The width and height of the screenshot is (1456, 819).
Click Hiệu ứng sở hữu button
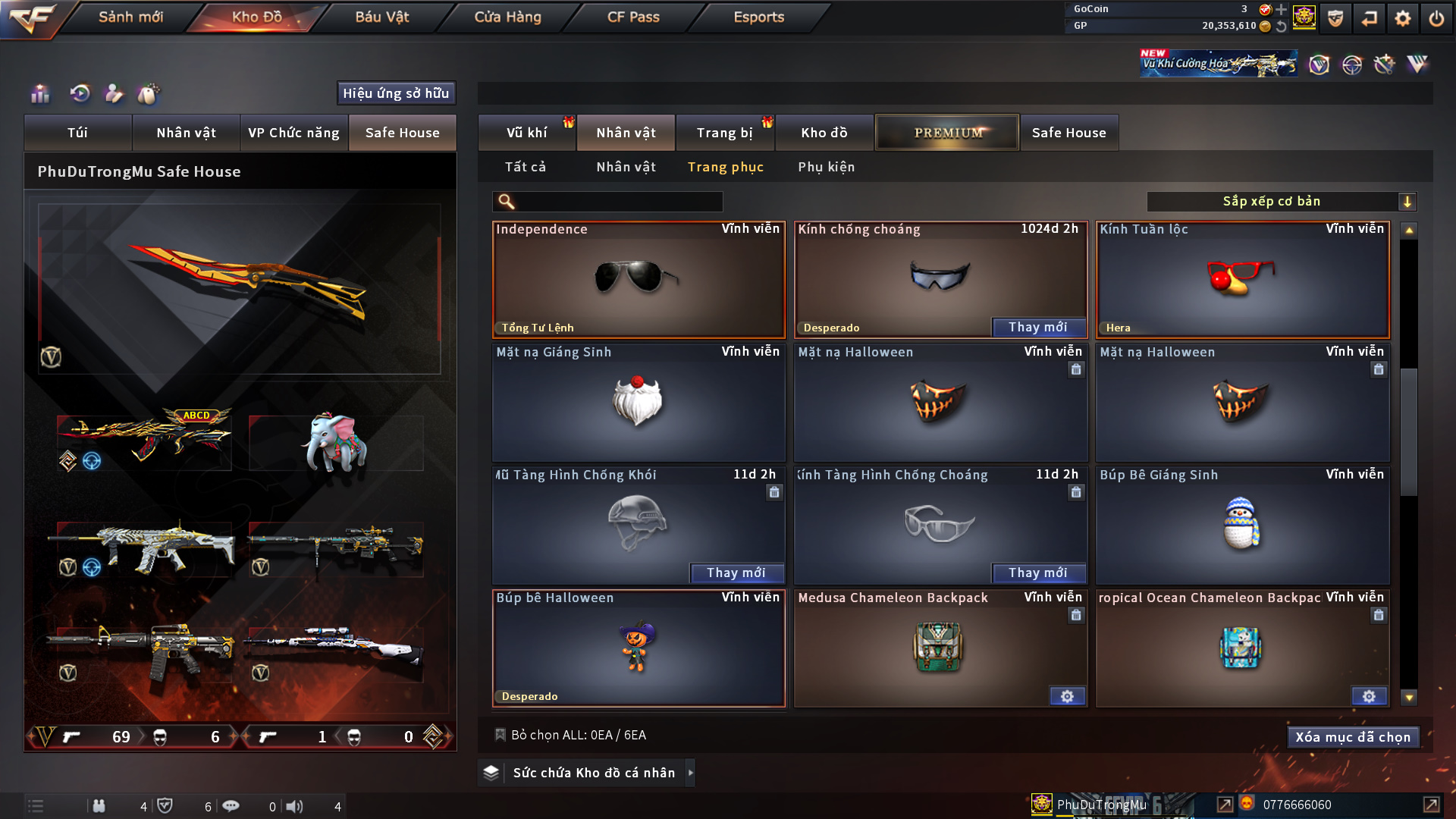tap(396, 93)
